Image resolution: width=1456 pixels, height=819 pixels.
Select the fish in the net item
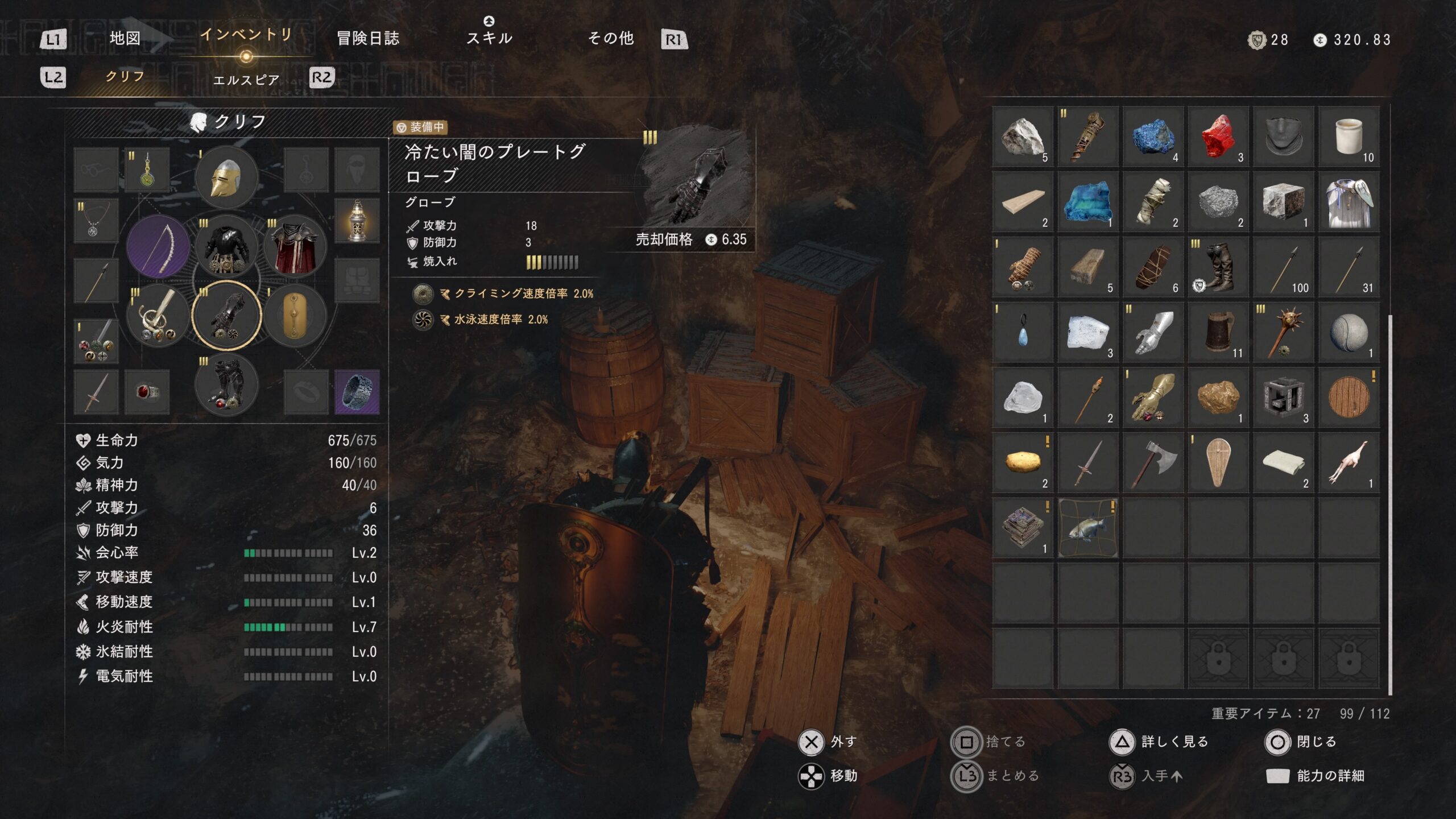pyautogui.click(x=1087, y=527)
